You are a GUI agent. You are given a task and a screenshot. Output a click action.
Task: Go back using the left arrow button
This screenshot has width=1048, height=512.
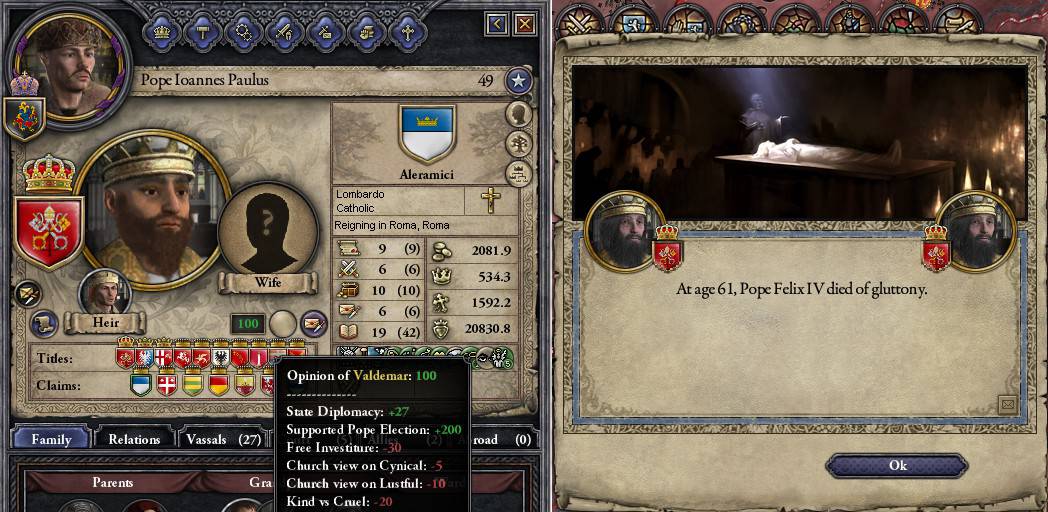[x=497, y=23]
